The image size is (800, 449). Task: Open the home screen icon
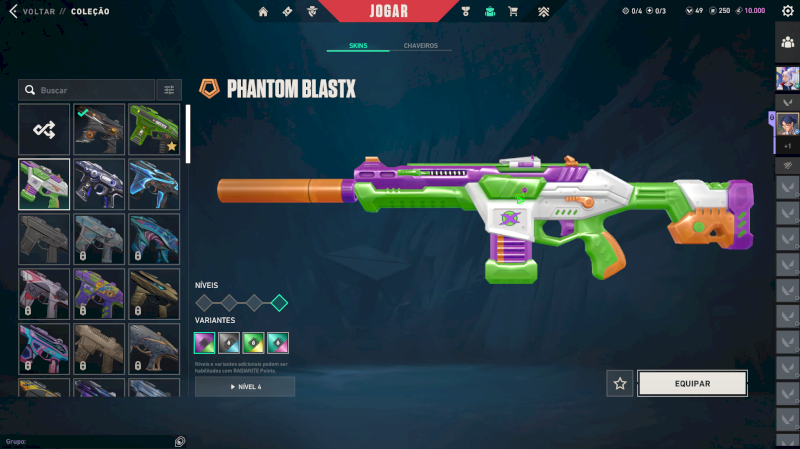263,11
